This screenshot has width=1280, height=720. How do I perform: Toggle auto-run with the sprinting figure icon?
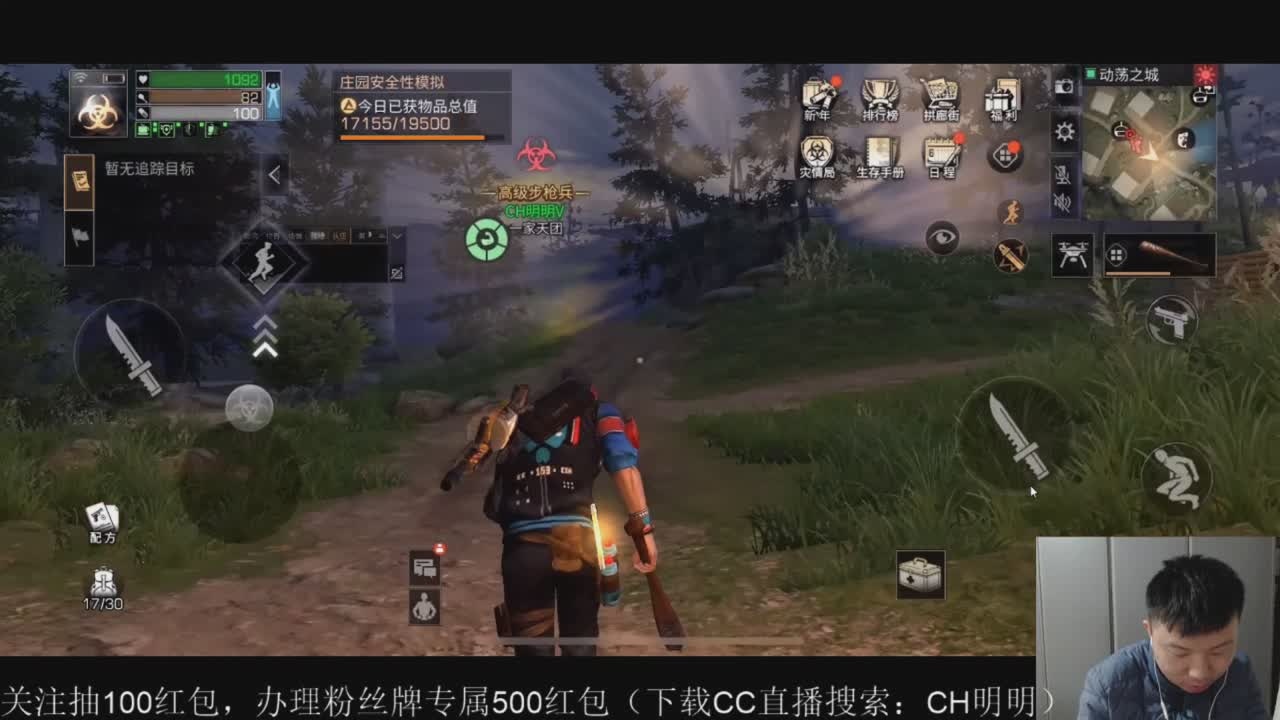tap(1009, 210)
